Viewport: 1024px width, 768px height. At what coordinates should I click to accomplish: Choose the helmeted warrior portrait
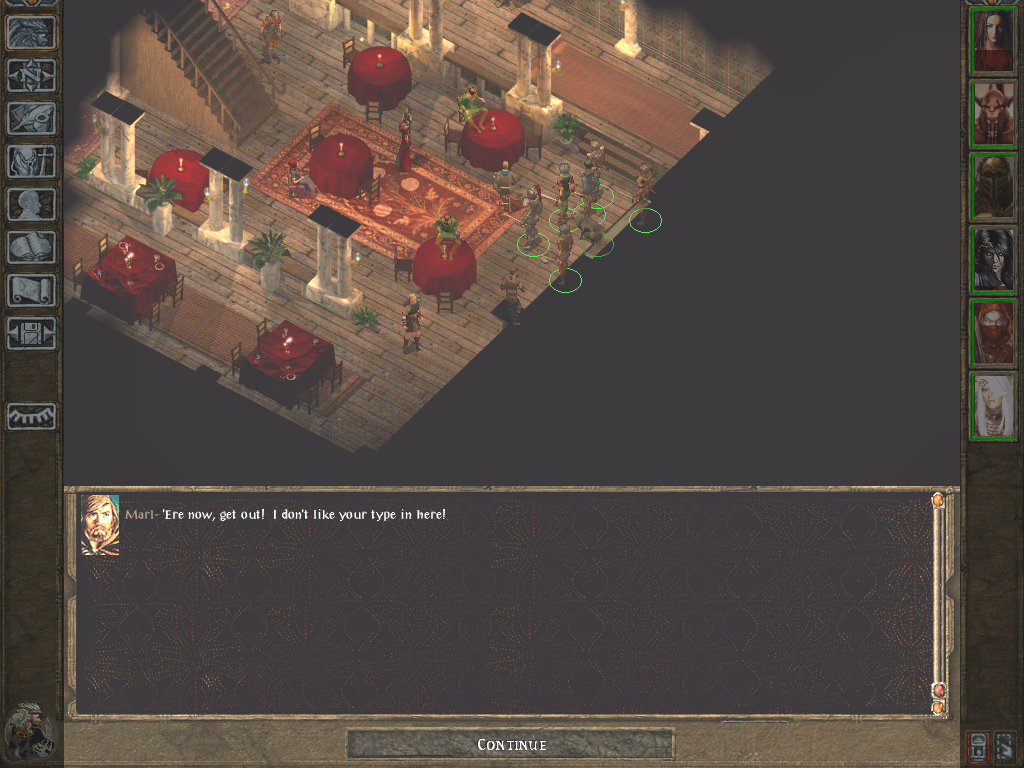994,187
